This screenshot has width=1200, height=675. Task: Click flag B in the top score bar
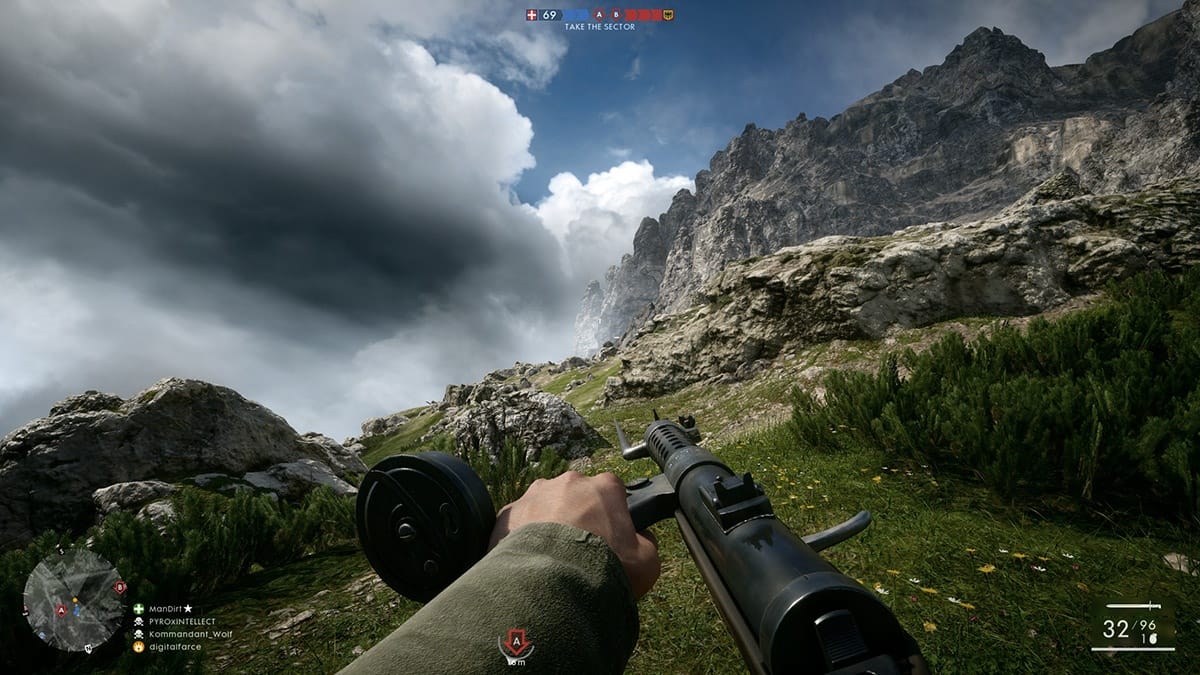(x=616, y=15)
